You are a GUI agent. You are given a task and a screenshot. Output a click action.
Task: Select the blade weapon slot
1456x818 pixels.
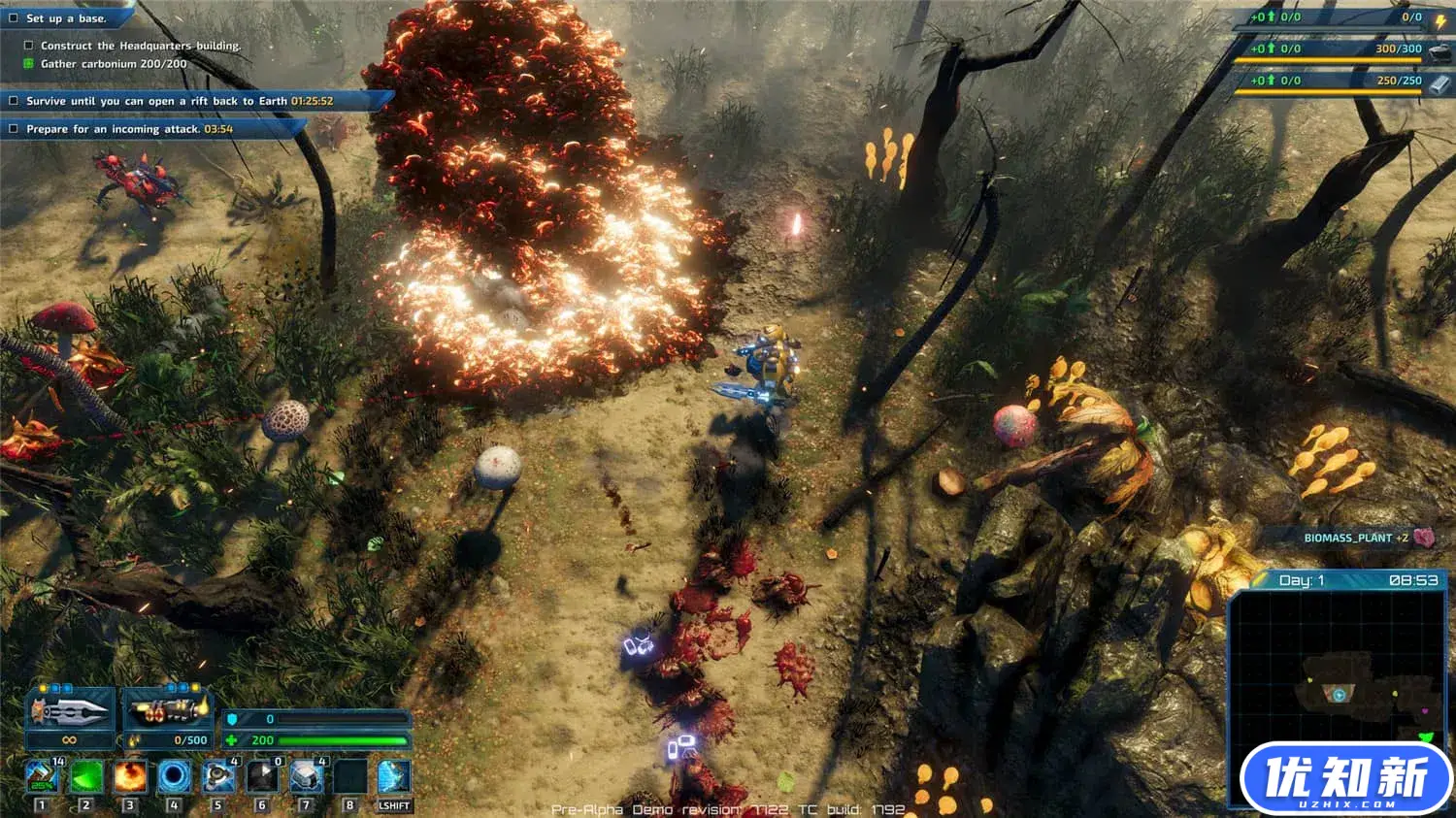69,712
